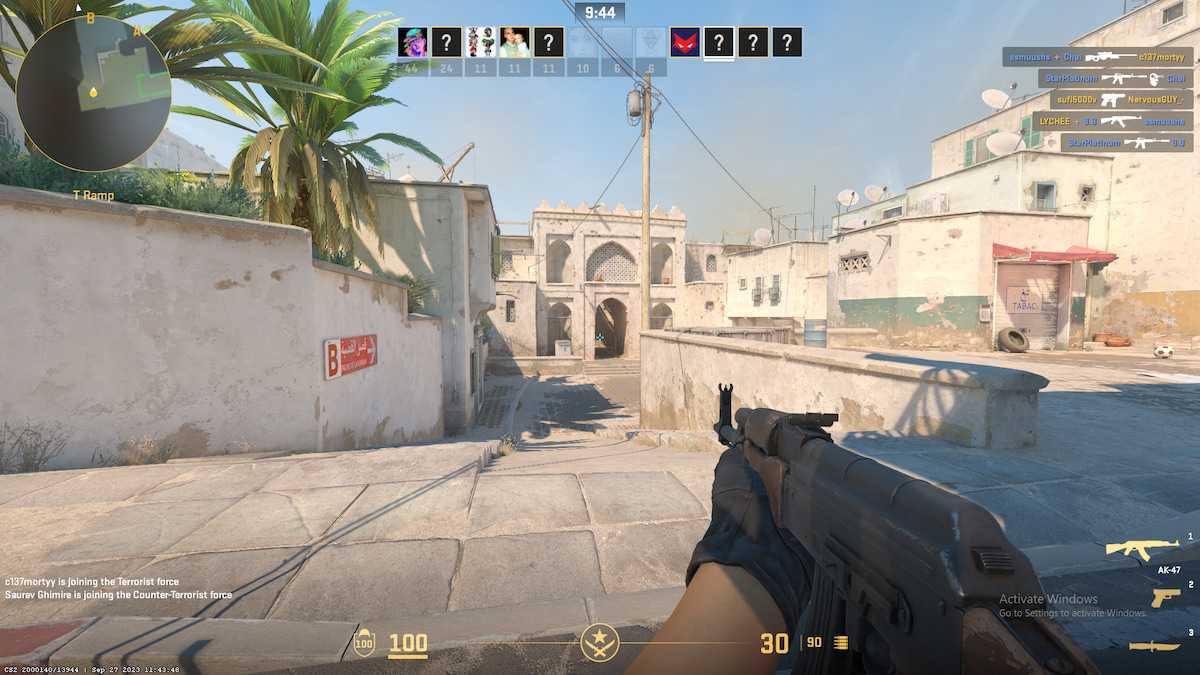Click the kill feed entry naming c137mortyy
The image size is (1200, 675).
[1097, 57]
